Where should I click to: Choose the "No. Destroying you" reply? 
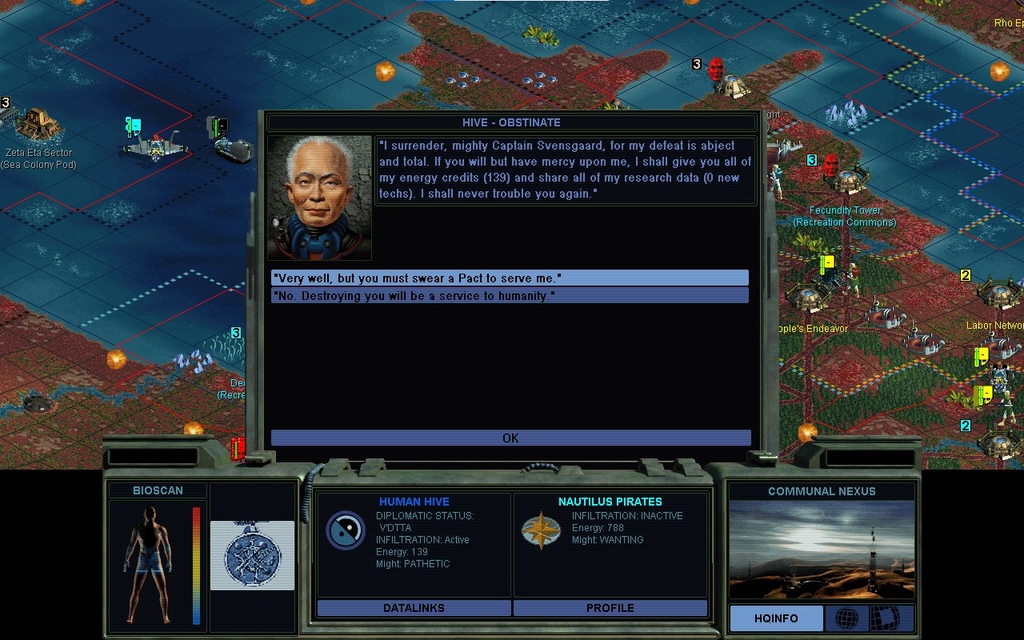tap(509, 296)
